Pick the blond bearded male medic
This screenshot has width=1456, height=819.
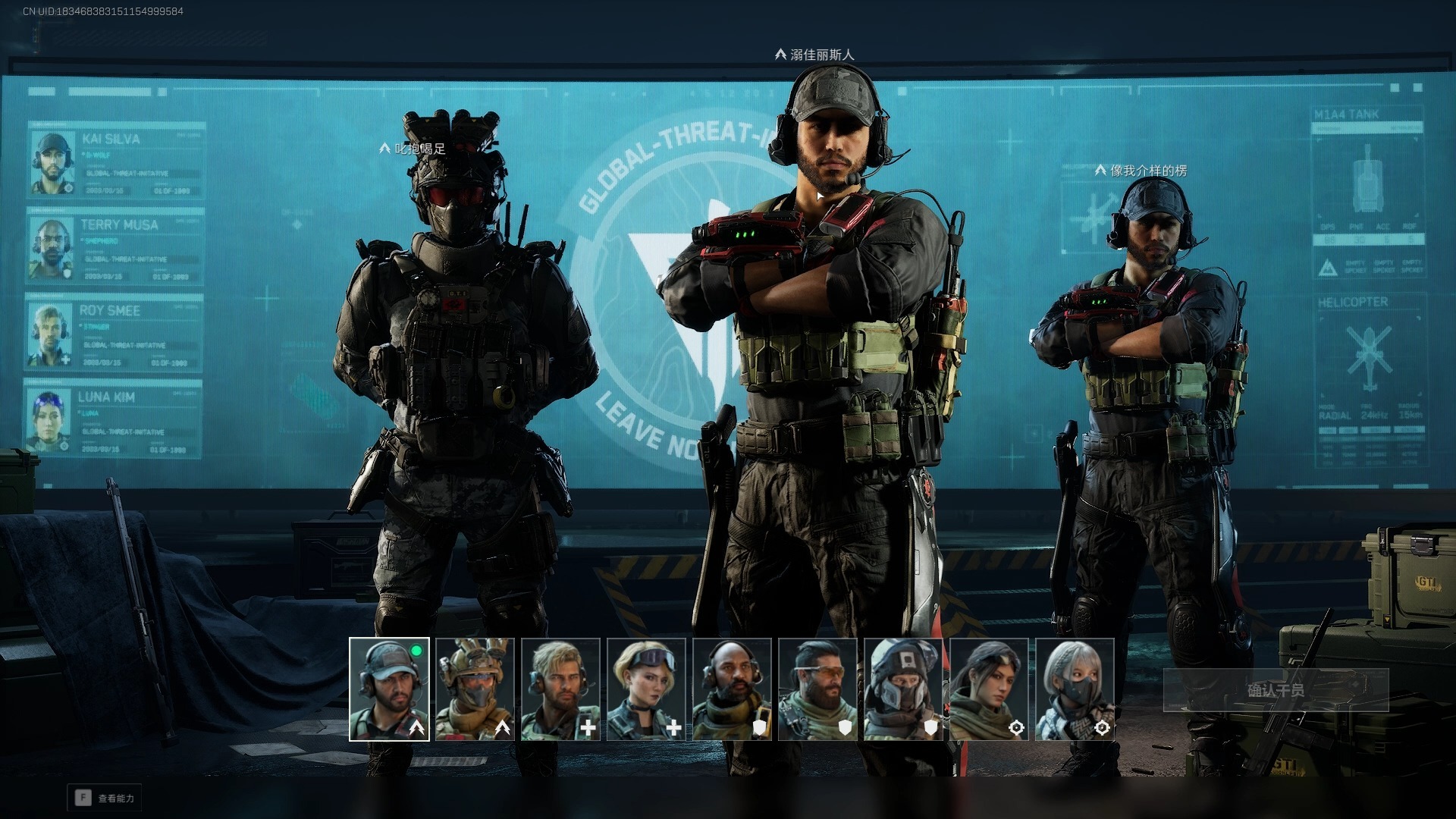point(560,689)
